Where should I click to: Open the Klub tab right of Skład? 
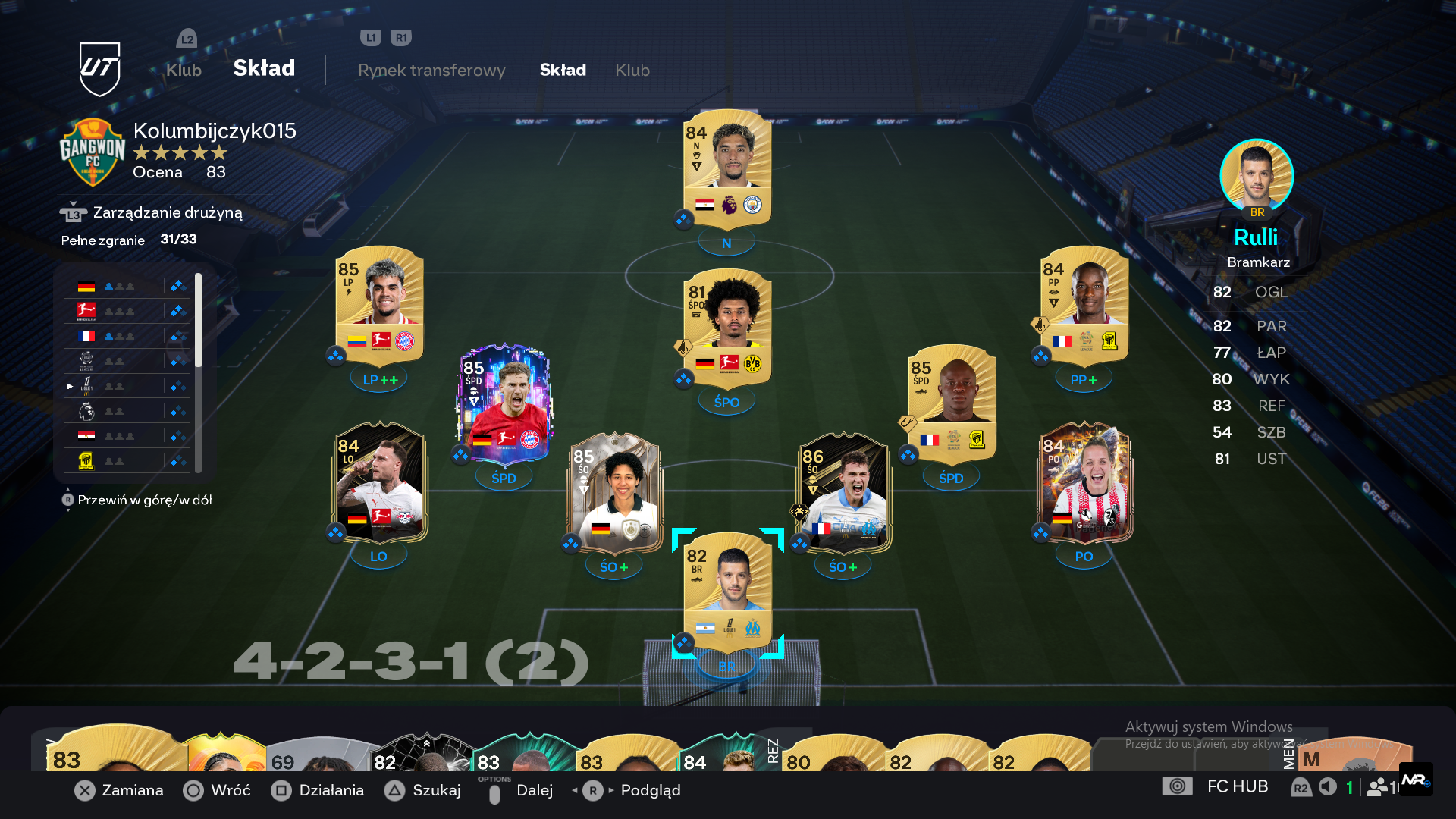(x=632, y=70)
